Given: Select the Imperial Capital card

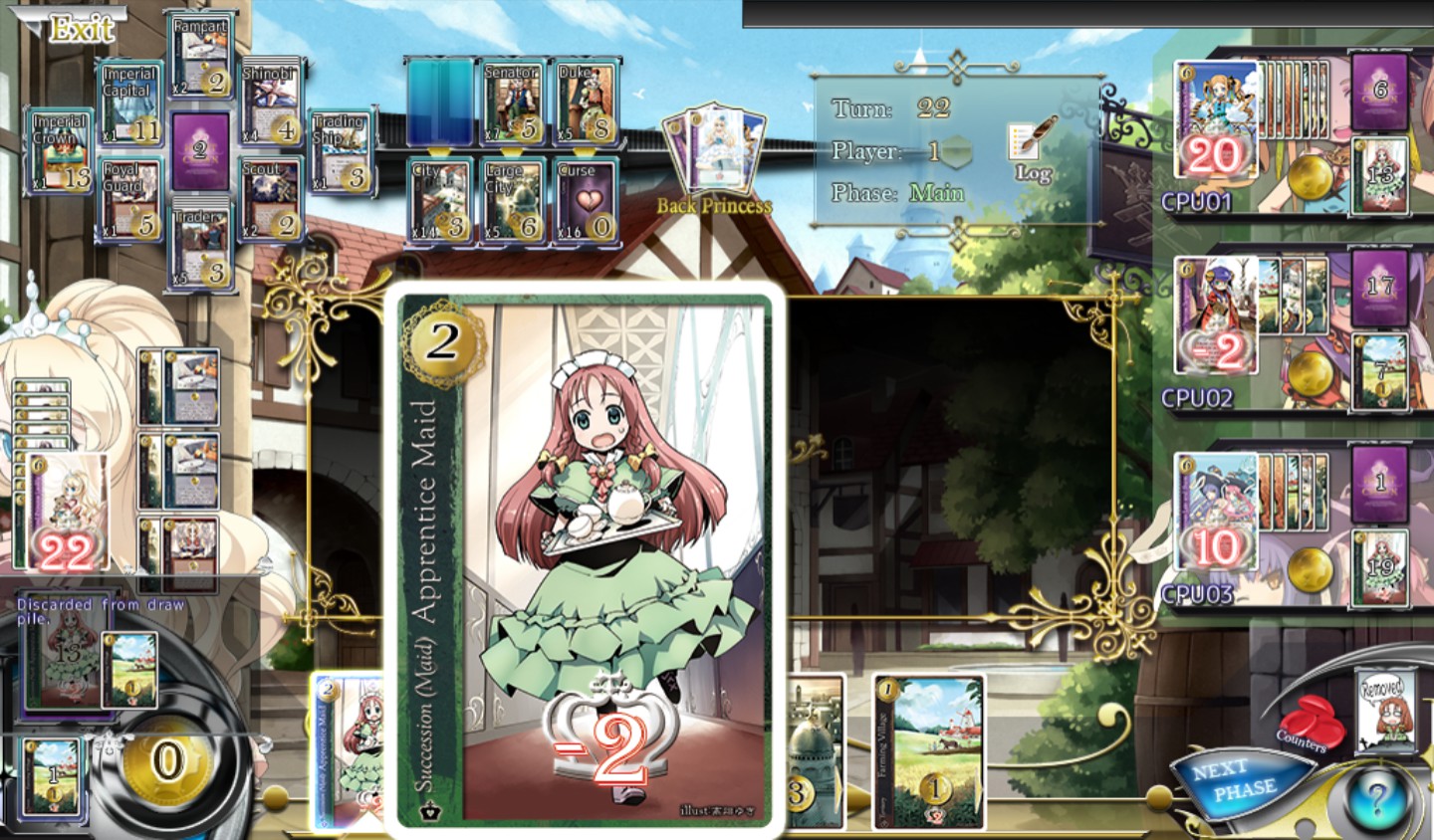Looking at the screenshot, I should [129, 104].
